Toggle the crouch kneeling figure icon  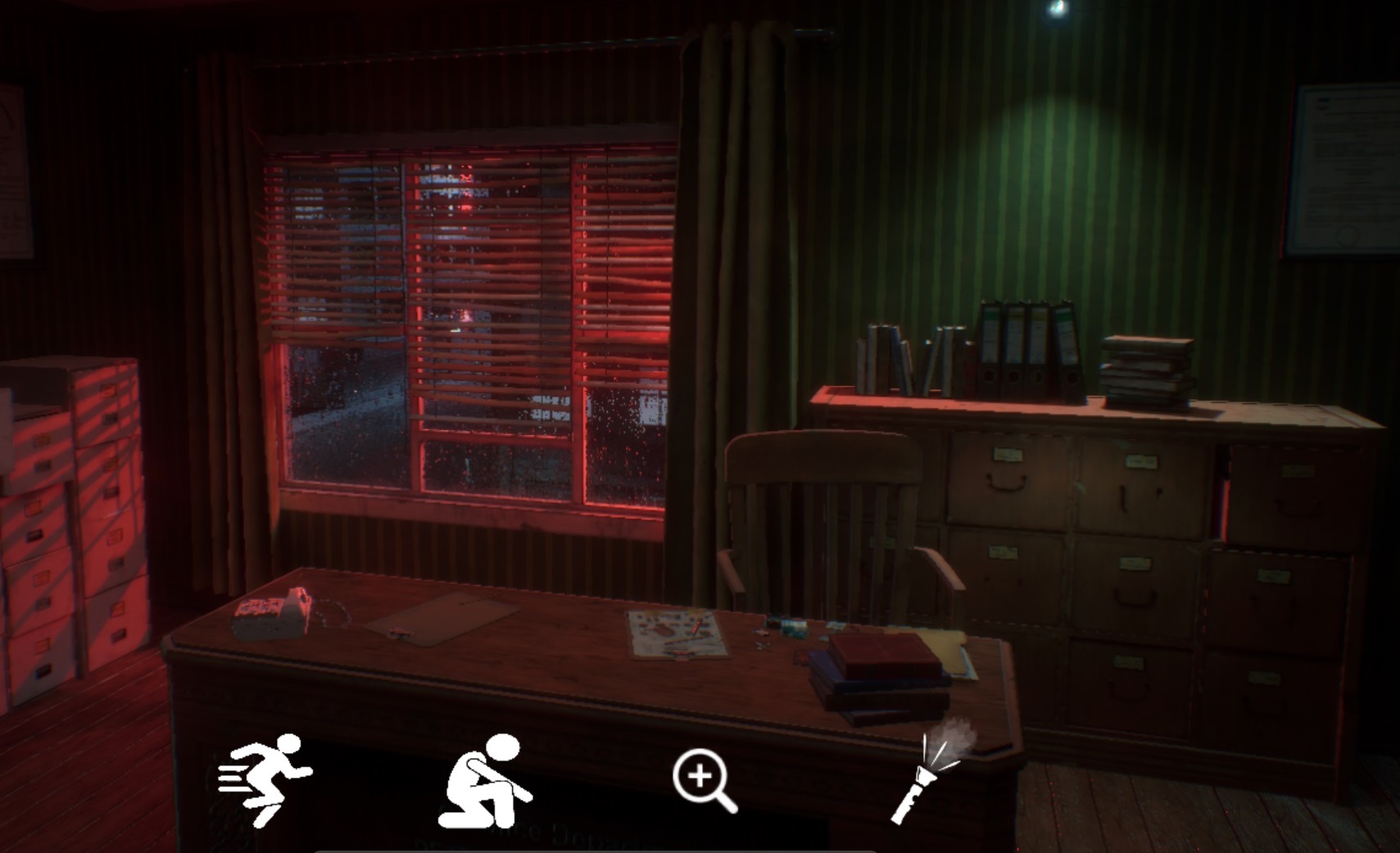(x=486, y=781)
